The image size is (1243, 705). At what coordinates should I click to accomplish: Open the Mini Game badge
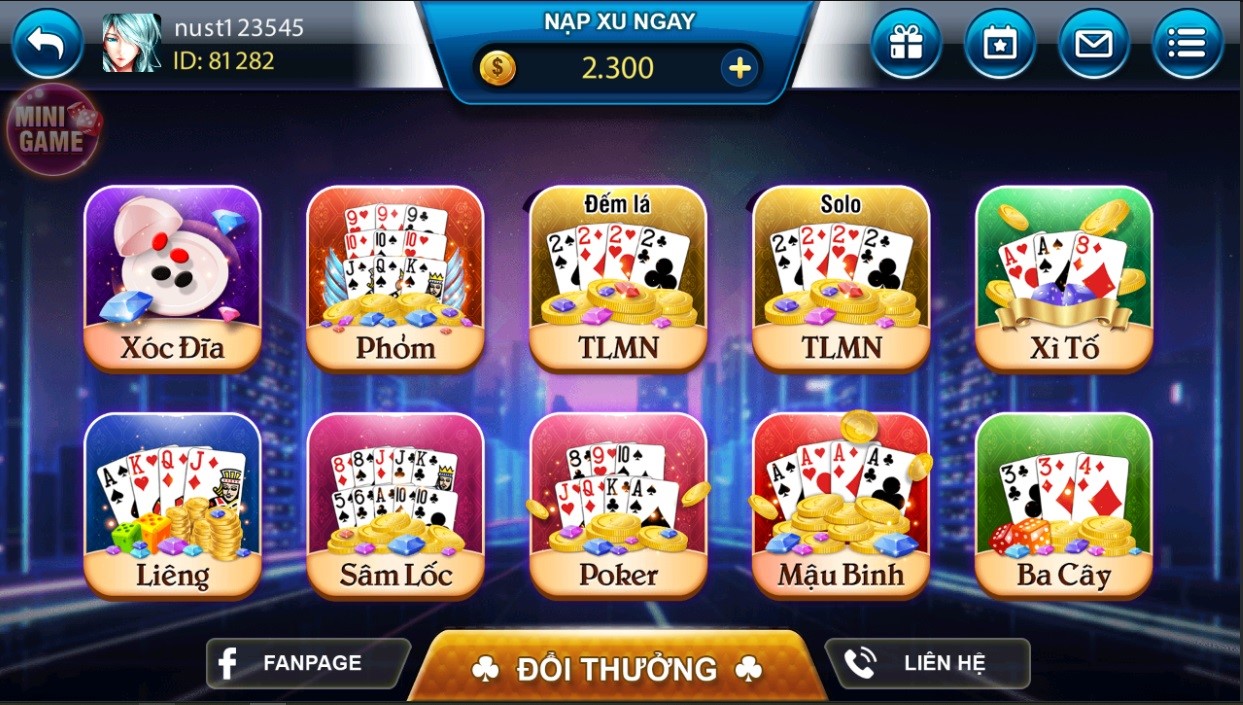tap(53, 131)
